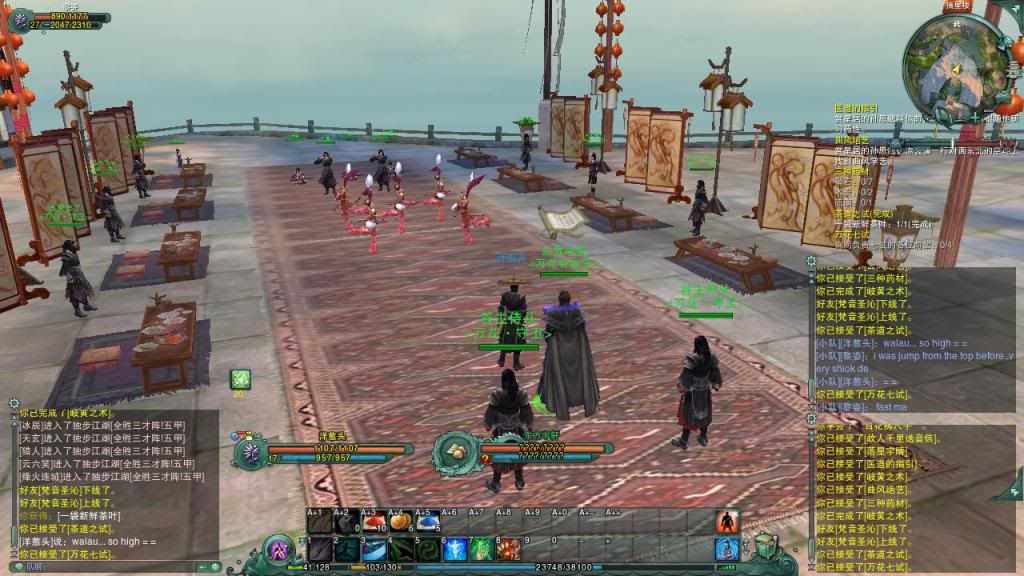
Task: Select the target portrait with gold ingots
Action: point(455,452)
